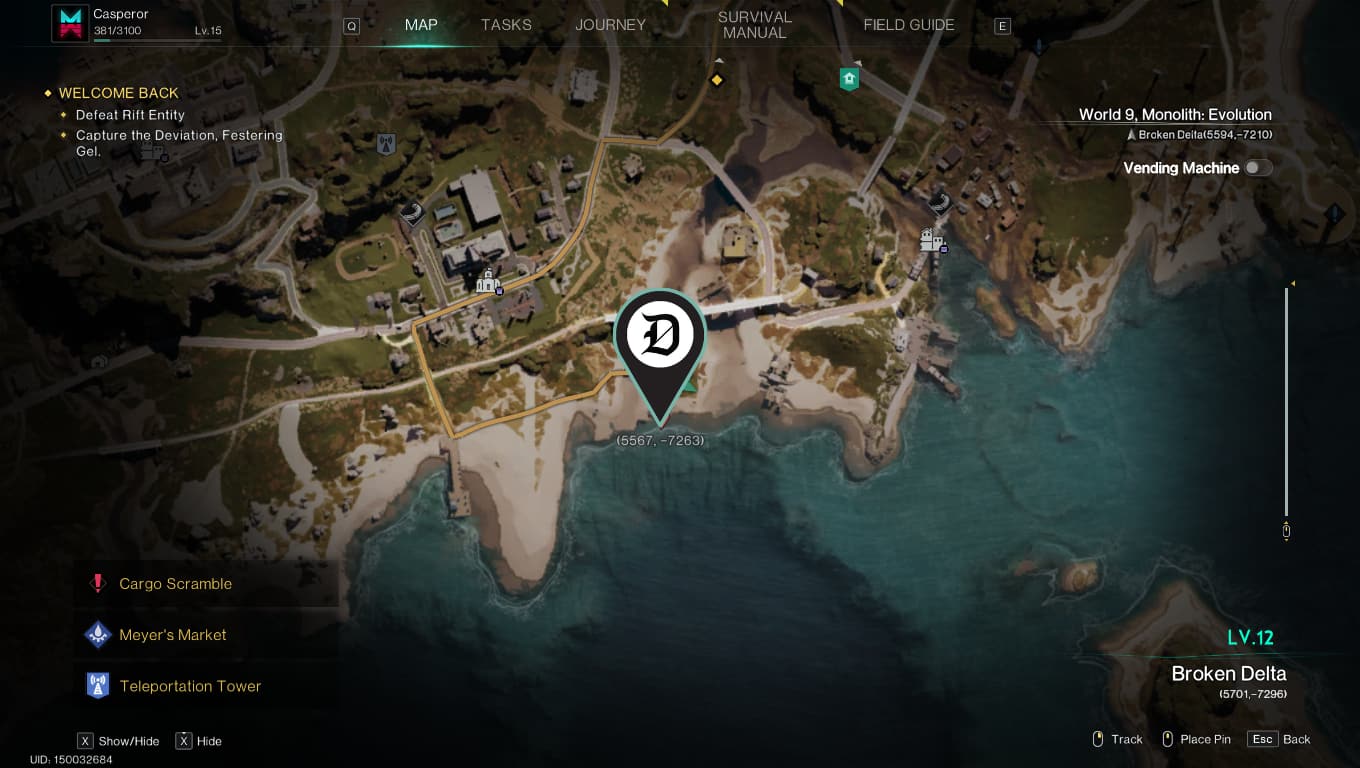Open the FIELD GUIDE tab

click(908, 25)
